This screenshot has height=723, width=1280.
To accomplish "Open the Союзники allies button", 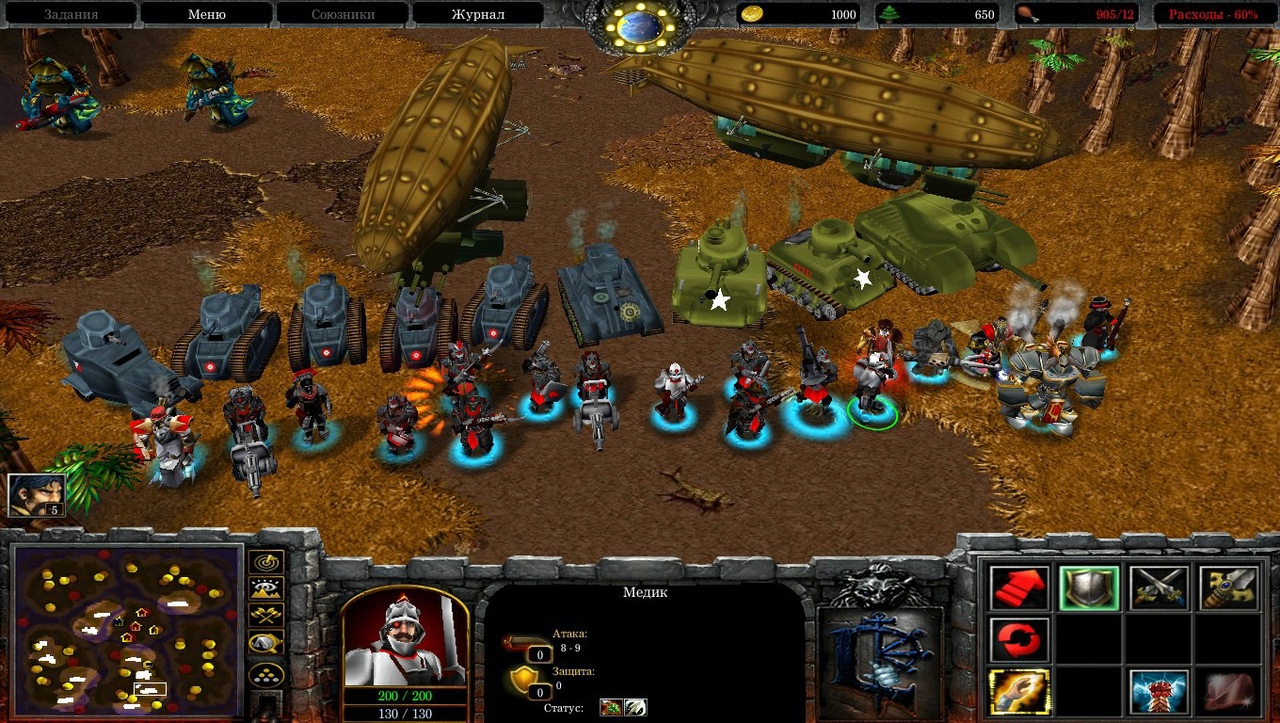I will (x=342, y=14).
